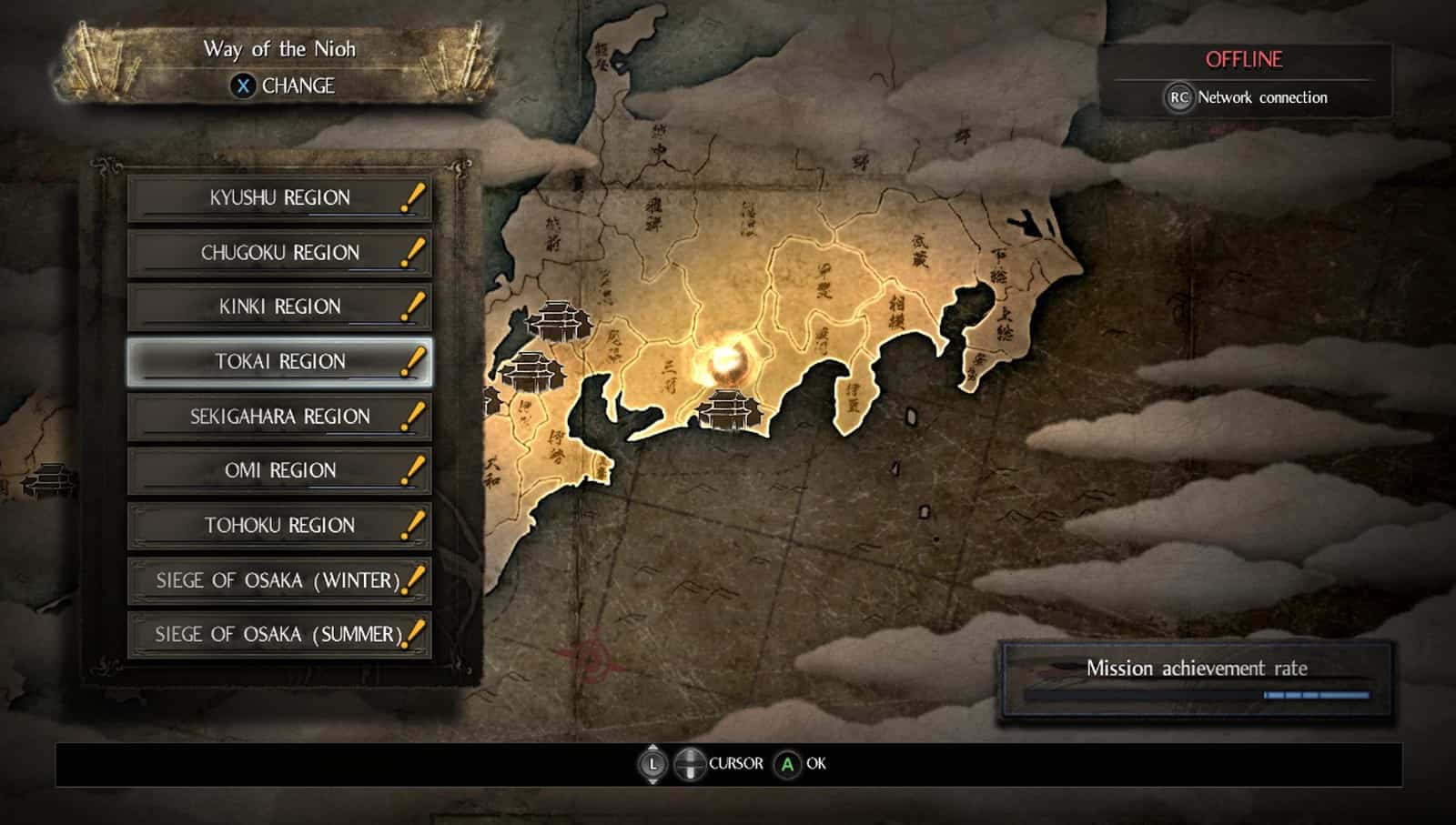Select the highlighted Tokai Region entry
This screenshot has height=825, width=1456.
[x=279, y=362]
